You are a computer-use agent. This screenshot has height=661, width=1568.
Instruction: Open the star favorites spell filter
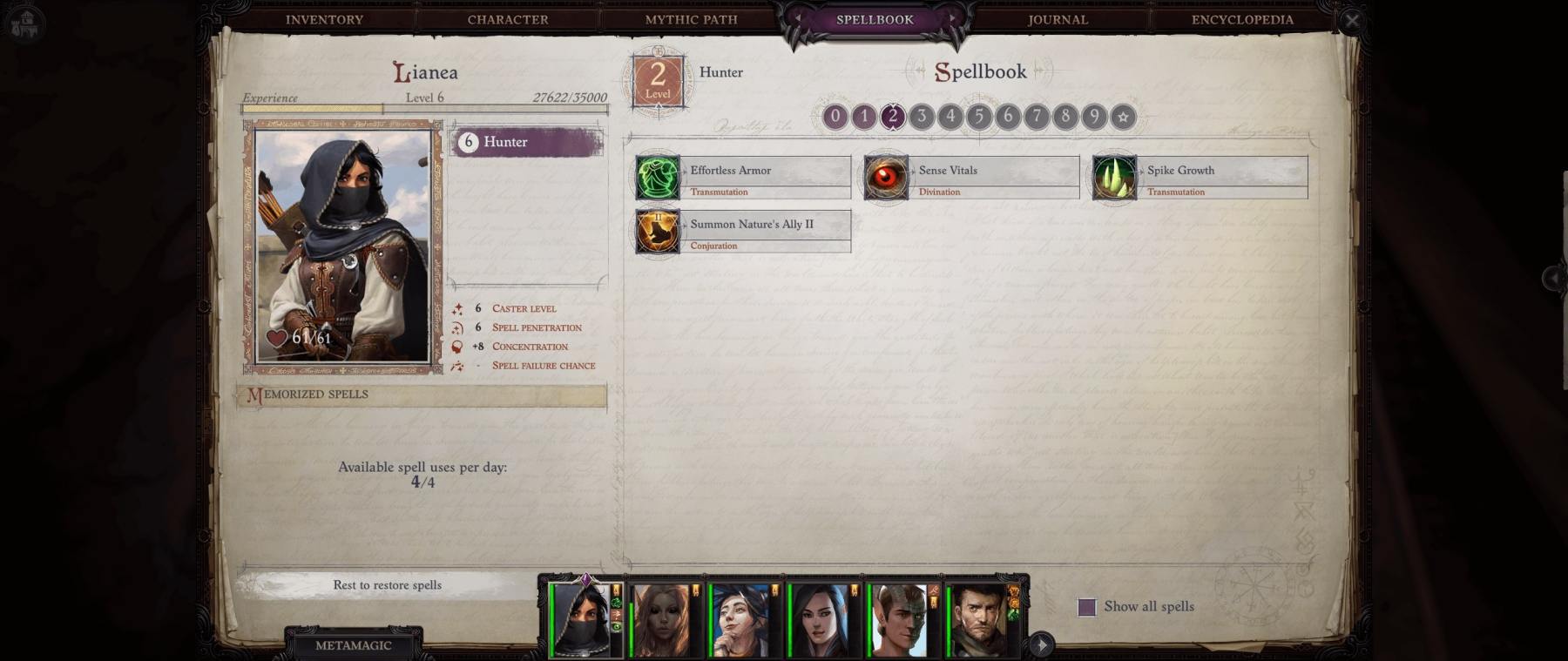(x=1123, y=117)
